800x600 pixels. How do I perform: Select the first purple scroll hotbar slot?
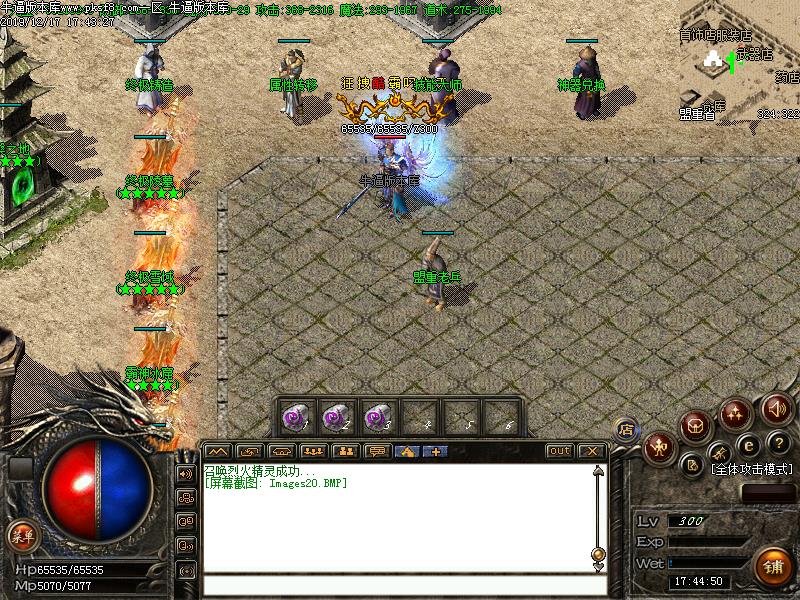pyautogui.click(x=297, y=413)
